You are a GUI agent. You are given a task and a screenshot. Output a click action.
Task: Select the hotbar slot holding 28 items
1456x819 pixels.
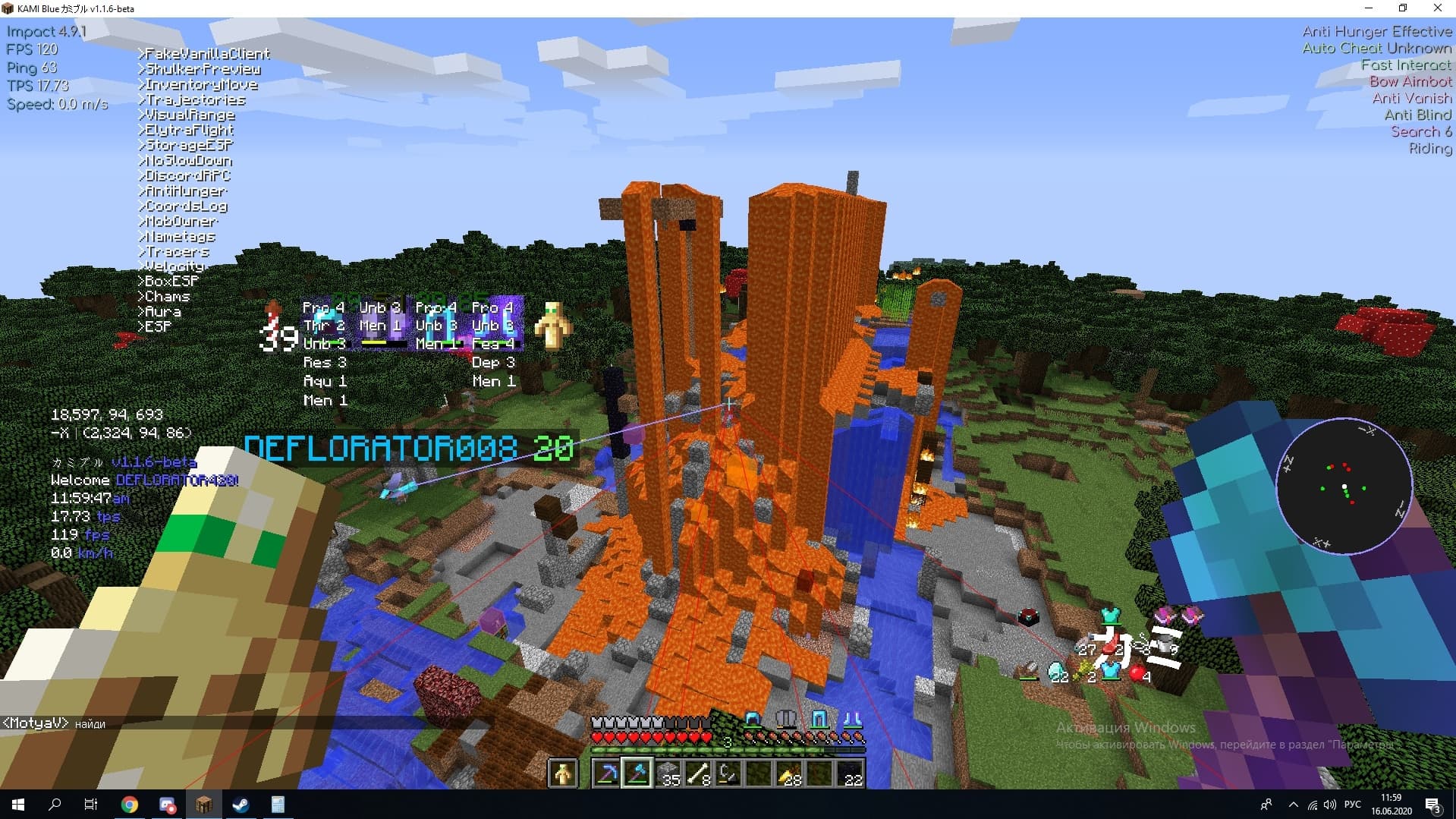tap(789, 773)
